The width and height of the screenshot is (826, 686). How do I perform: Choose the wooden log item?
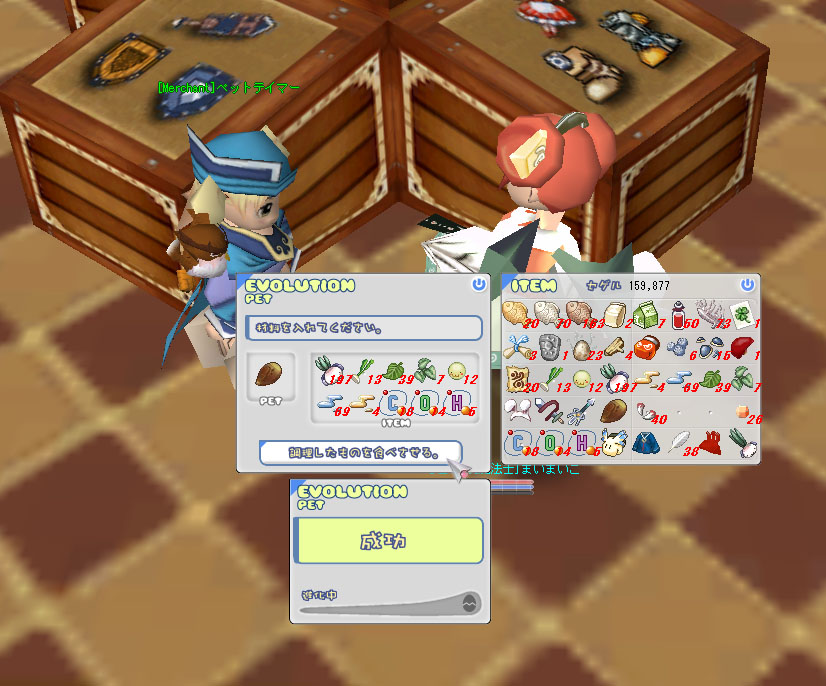point(614,347)
